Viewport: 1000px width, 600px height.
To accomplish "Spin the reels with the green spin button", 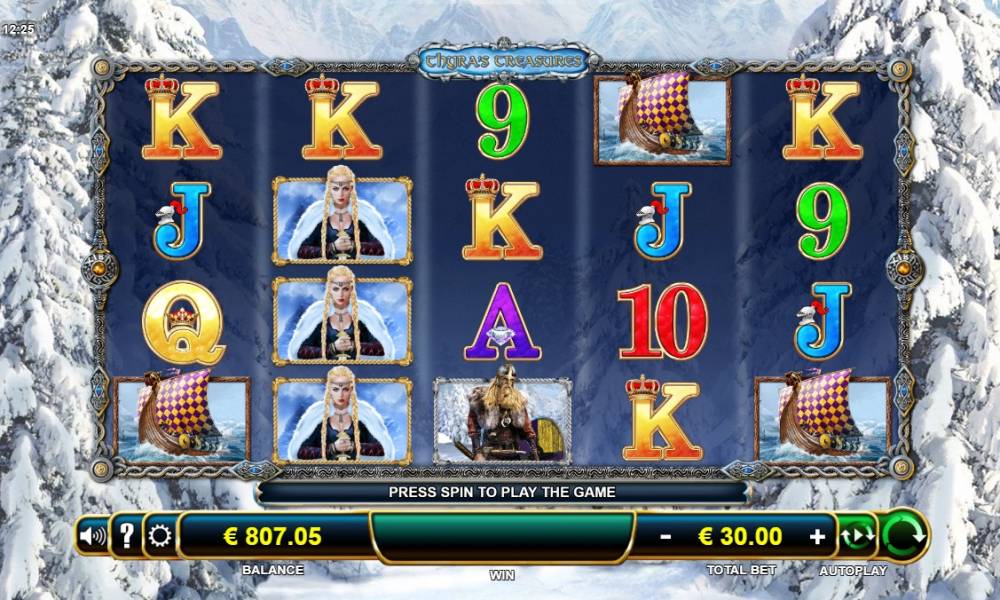I will [x=904, y=535].
